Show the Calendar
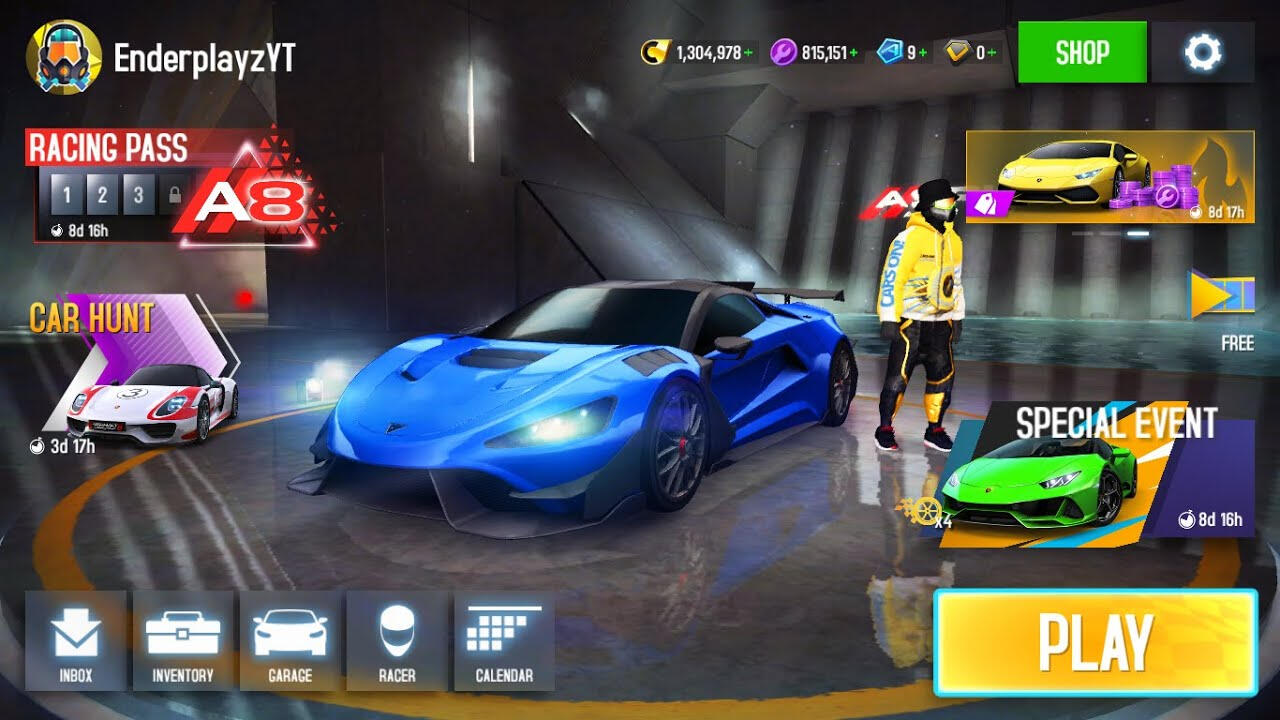Screen dimensions: 1280x720 [504, 640]
